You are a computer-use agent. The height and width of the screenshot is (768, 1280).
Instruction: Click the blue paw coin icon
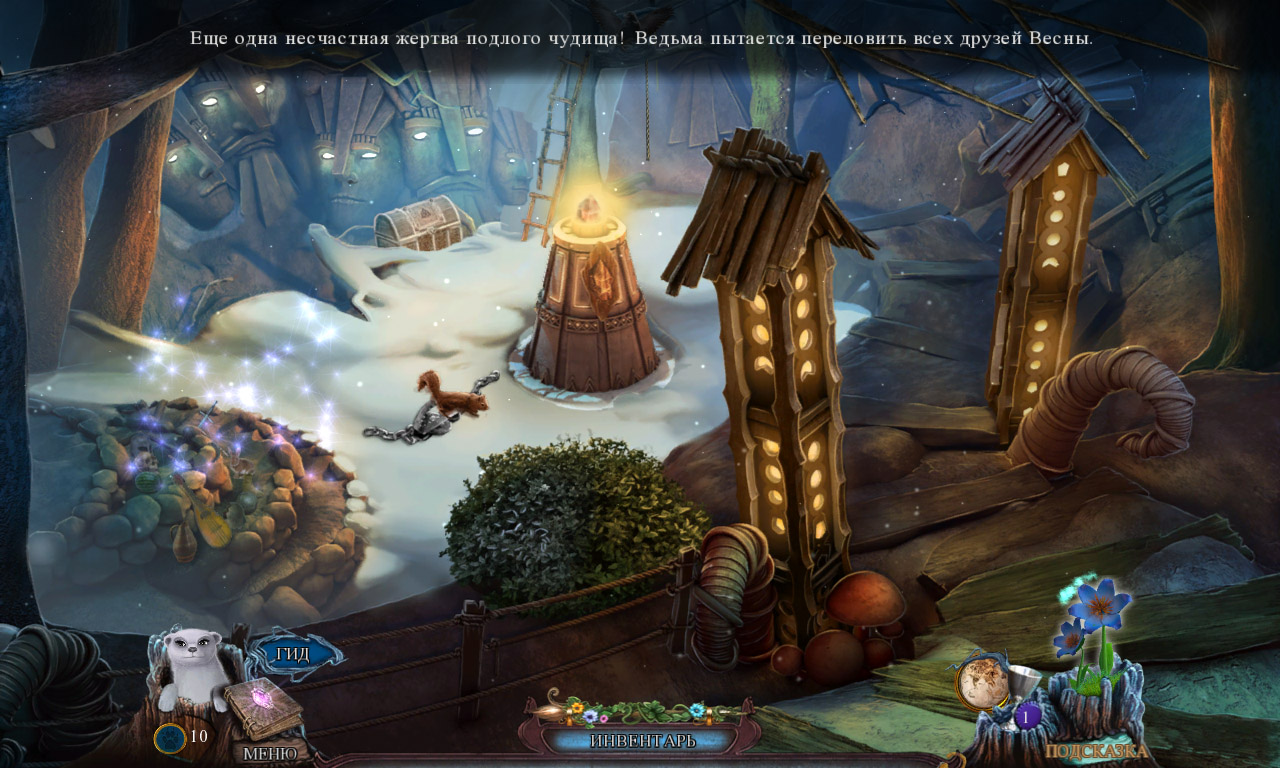click(x=169, y=738)
